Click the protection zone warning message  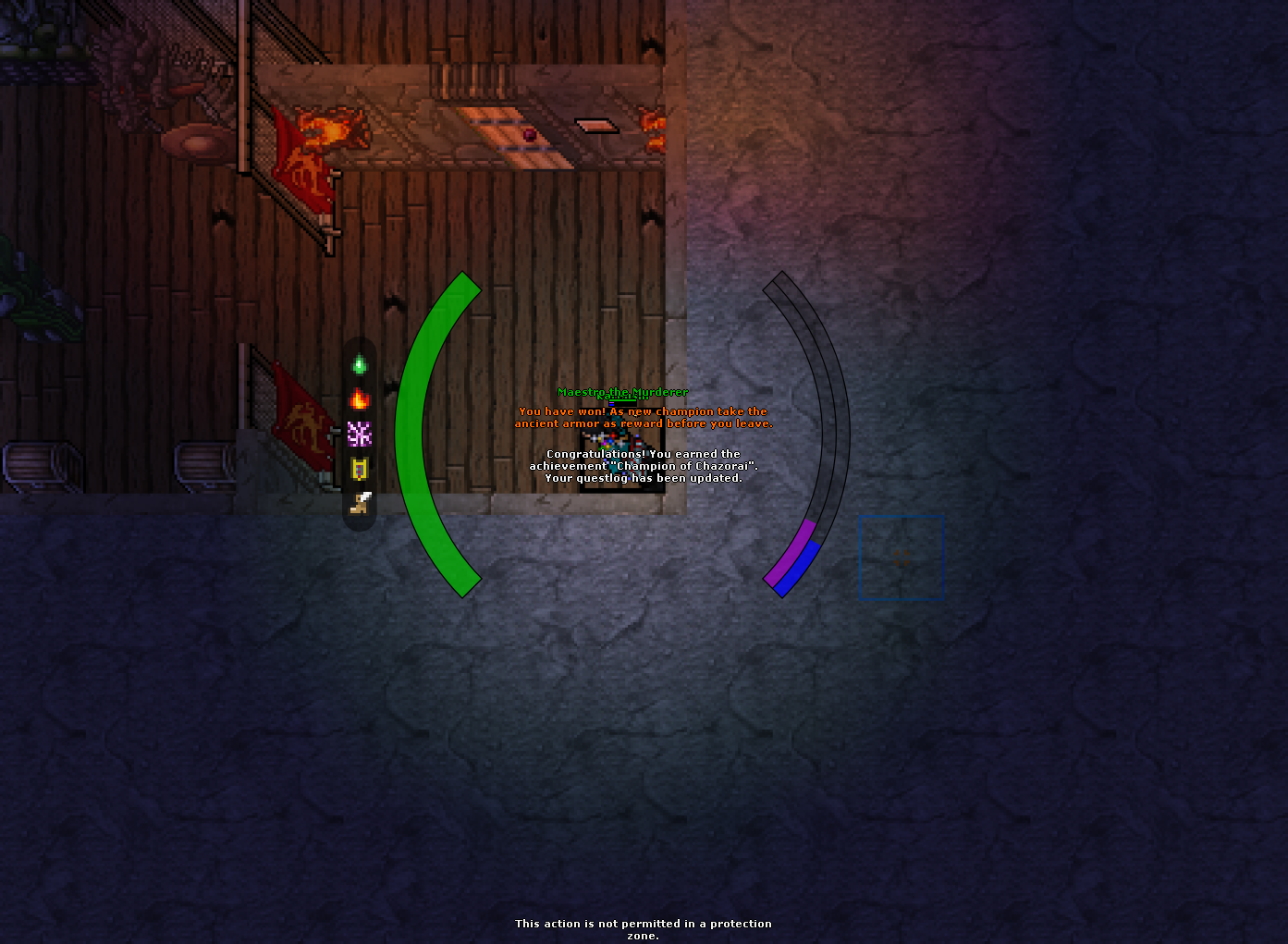[644, 928]
